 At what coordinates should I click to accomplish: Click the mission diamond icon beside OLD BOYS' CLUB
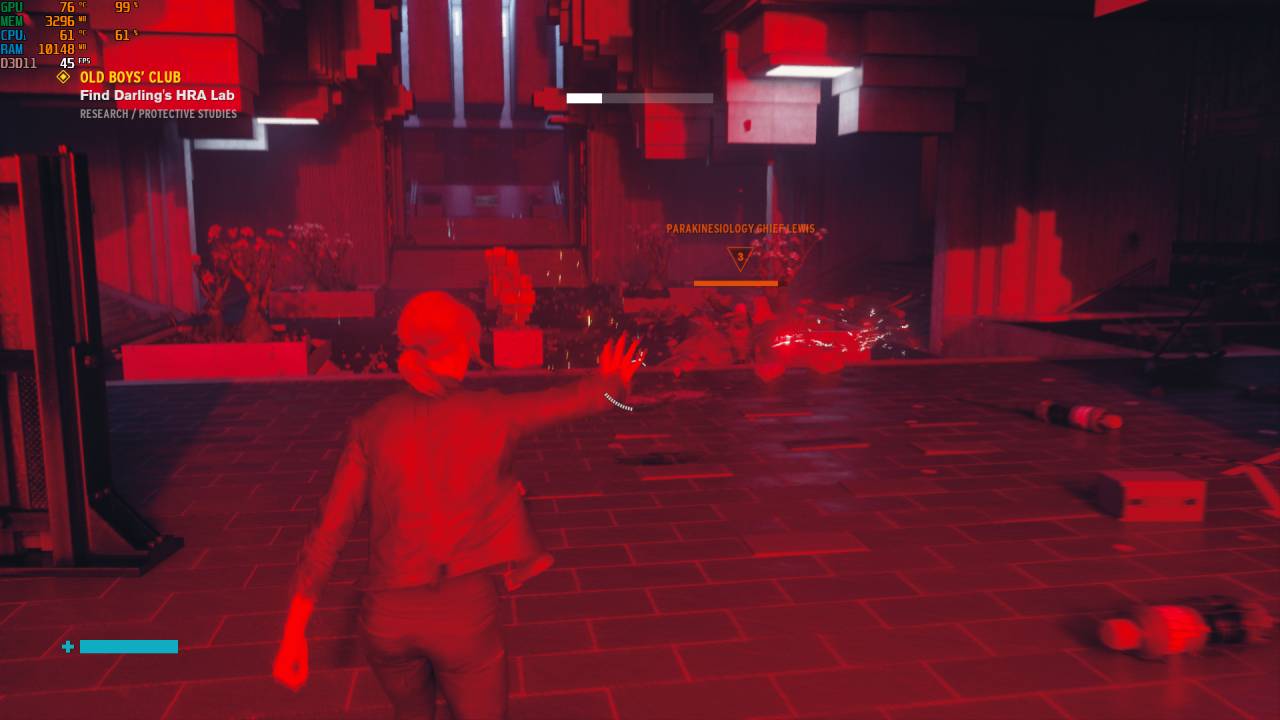pyautogui.click(x=64, y=77)
